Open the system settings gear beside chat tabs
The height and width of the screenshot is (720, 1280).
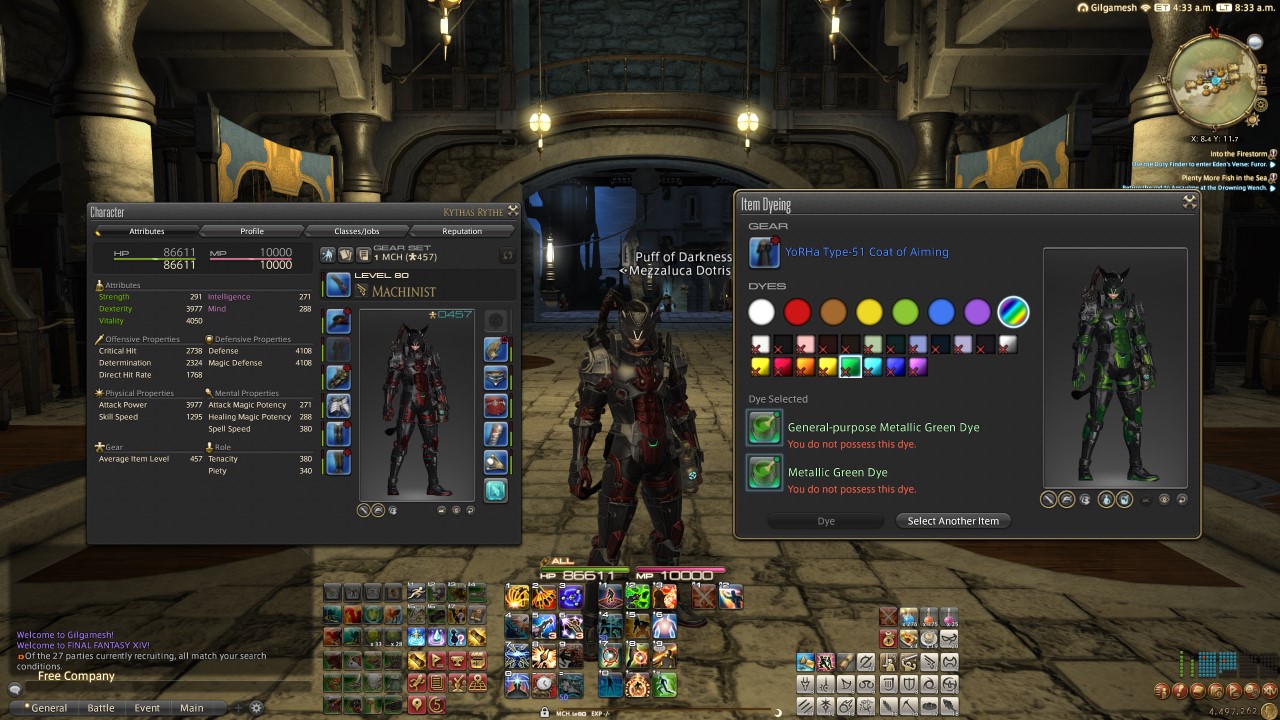pos(255,707)
